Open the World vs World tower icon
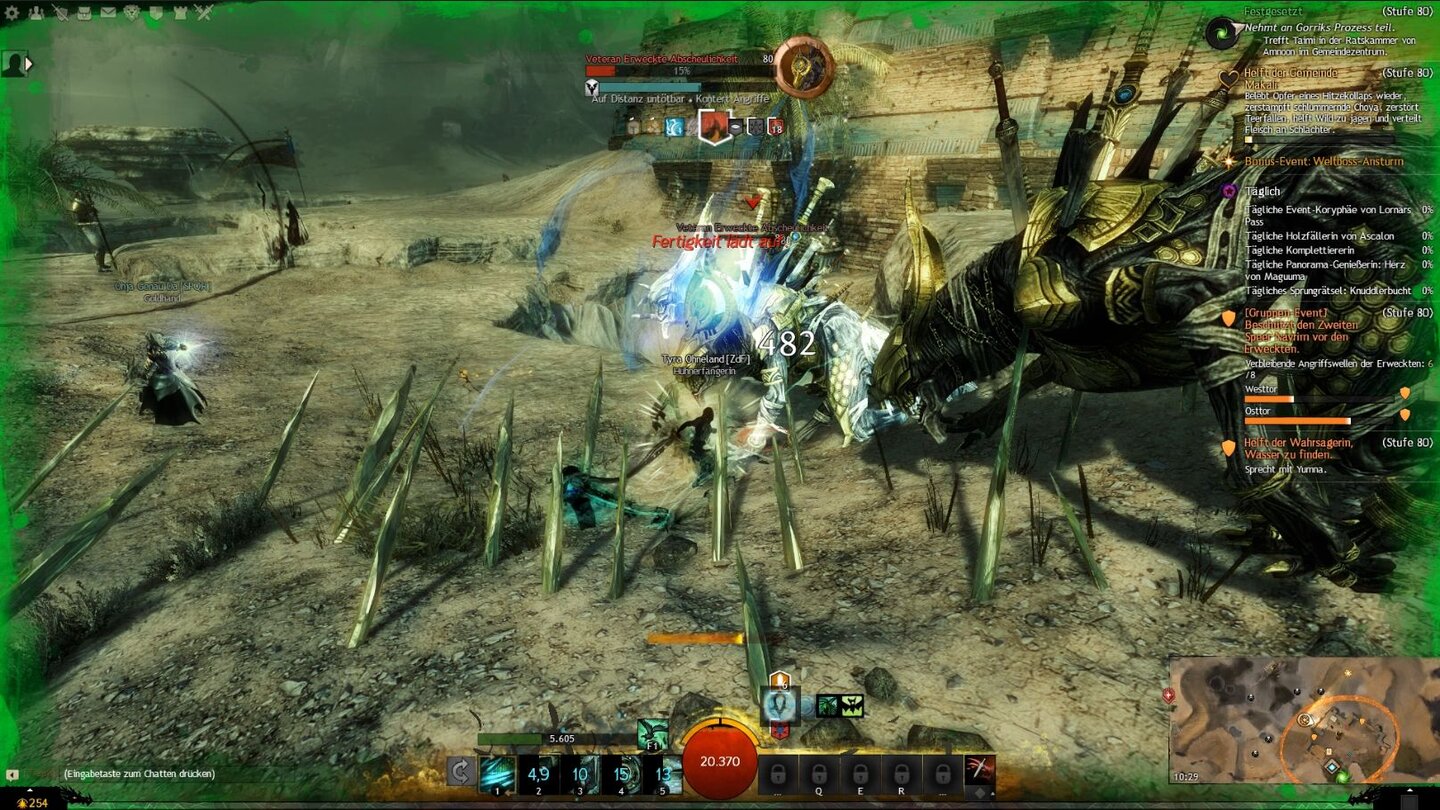This screenshot has height=810, width=1440. click(181, 13)
